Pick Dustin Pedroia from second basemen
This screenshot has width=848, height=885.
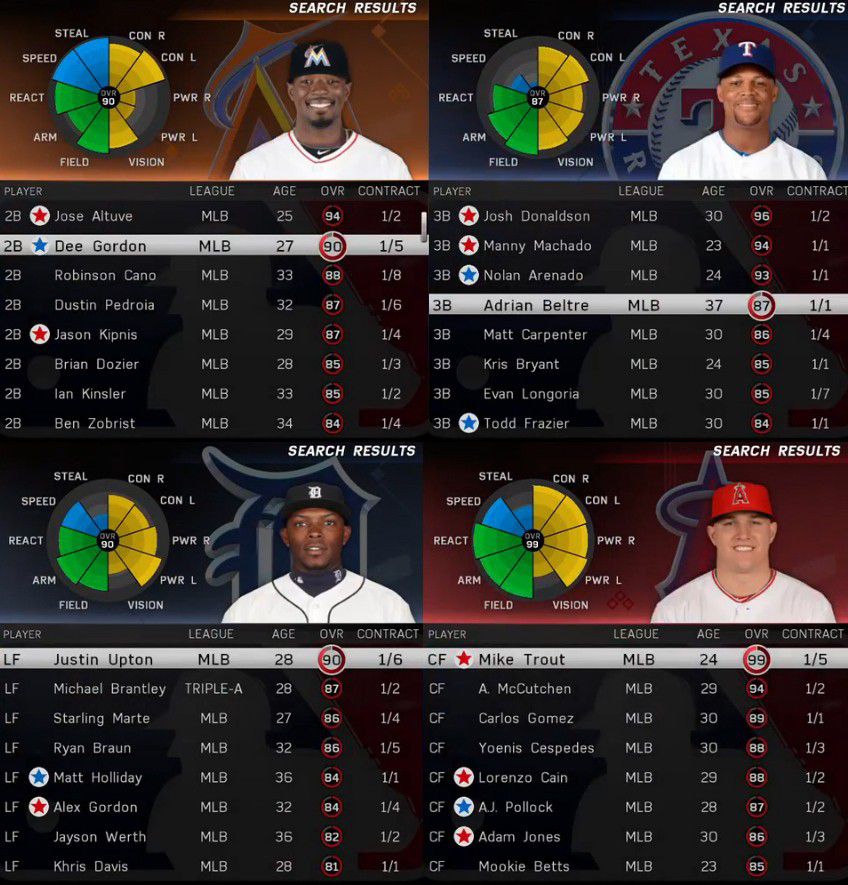(104, 305)
